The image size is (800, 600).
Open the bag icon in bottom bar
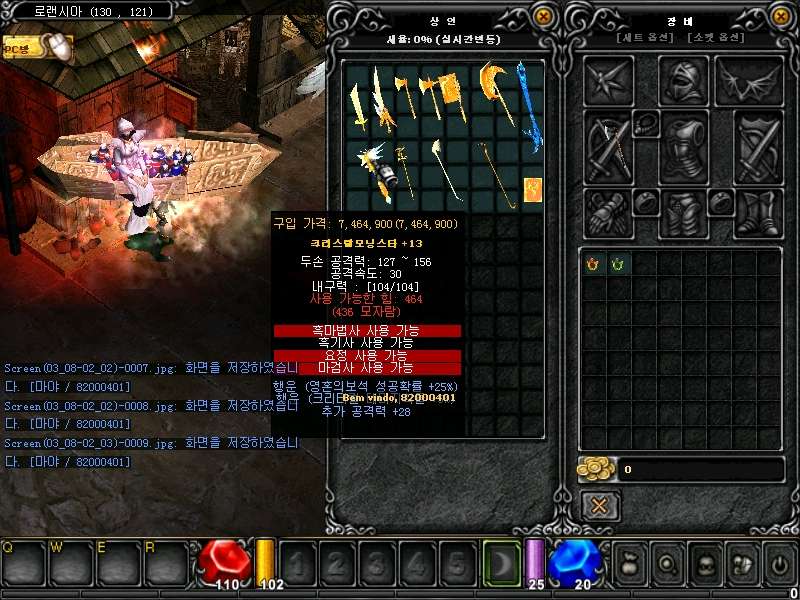coord(630,563)
